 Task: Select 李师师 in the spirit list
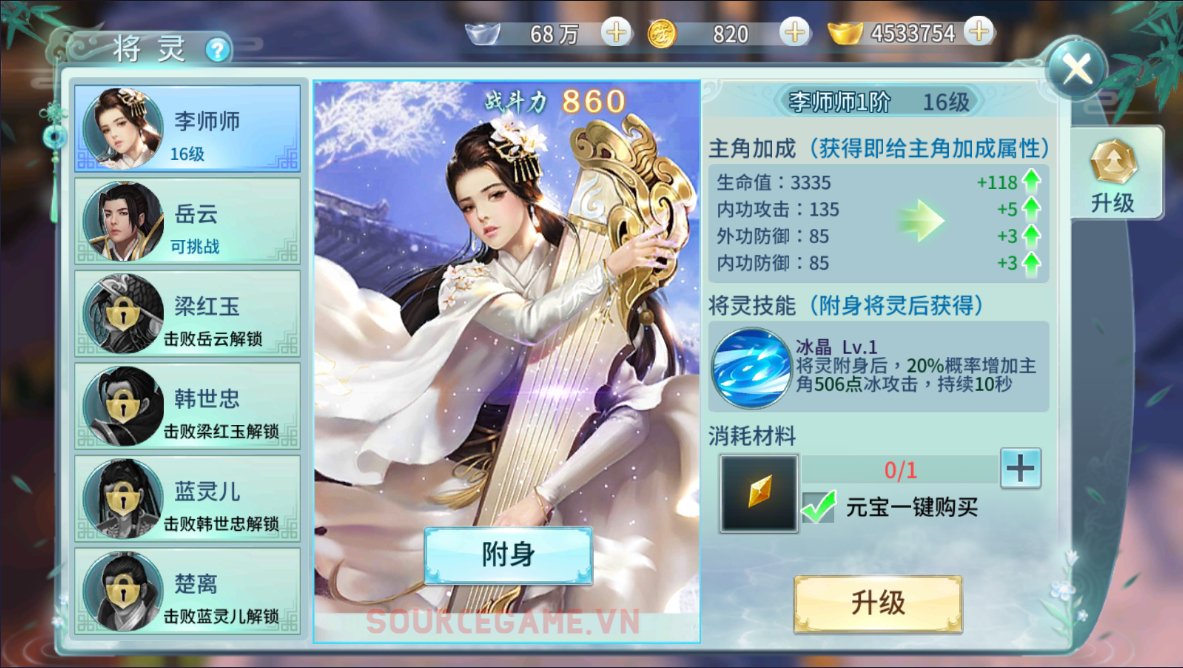click(187, 128)
